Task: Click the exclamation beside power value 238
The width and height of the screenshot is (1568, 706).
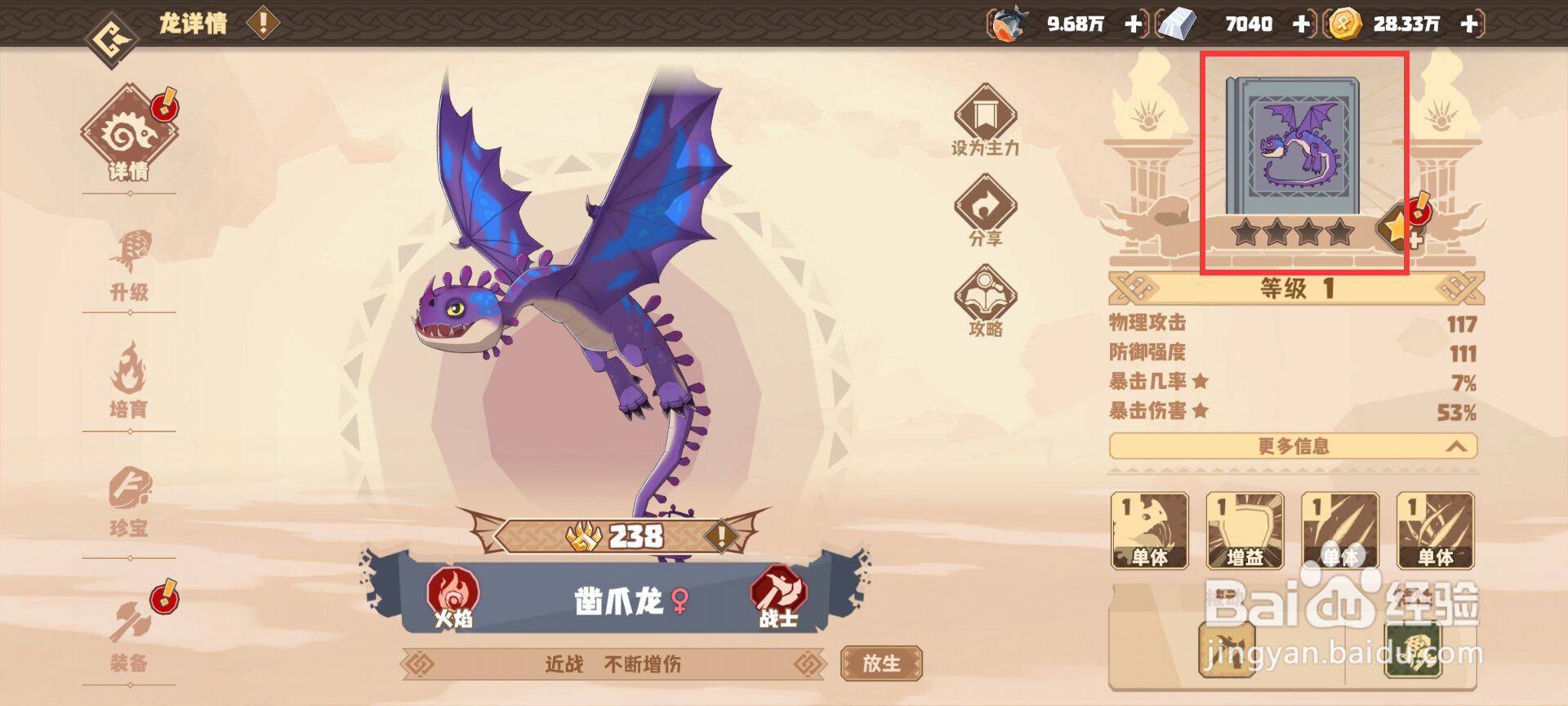Action: 720,536
